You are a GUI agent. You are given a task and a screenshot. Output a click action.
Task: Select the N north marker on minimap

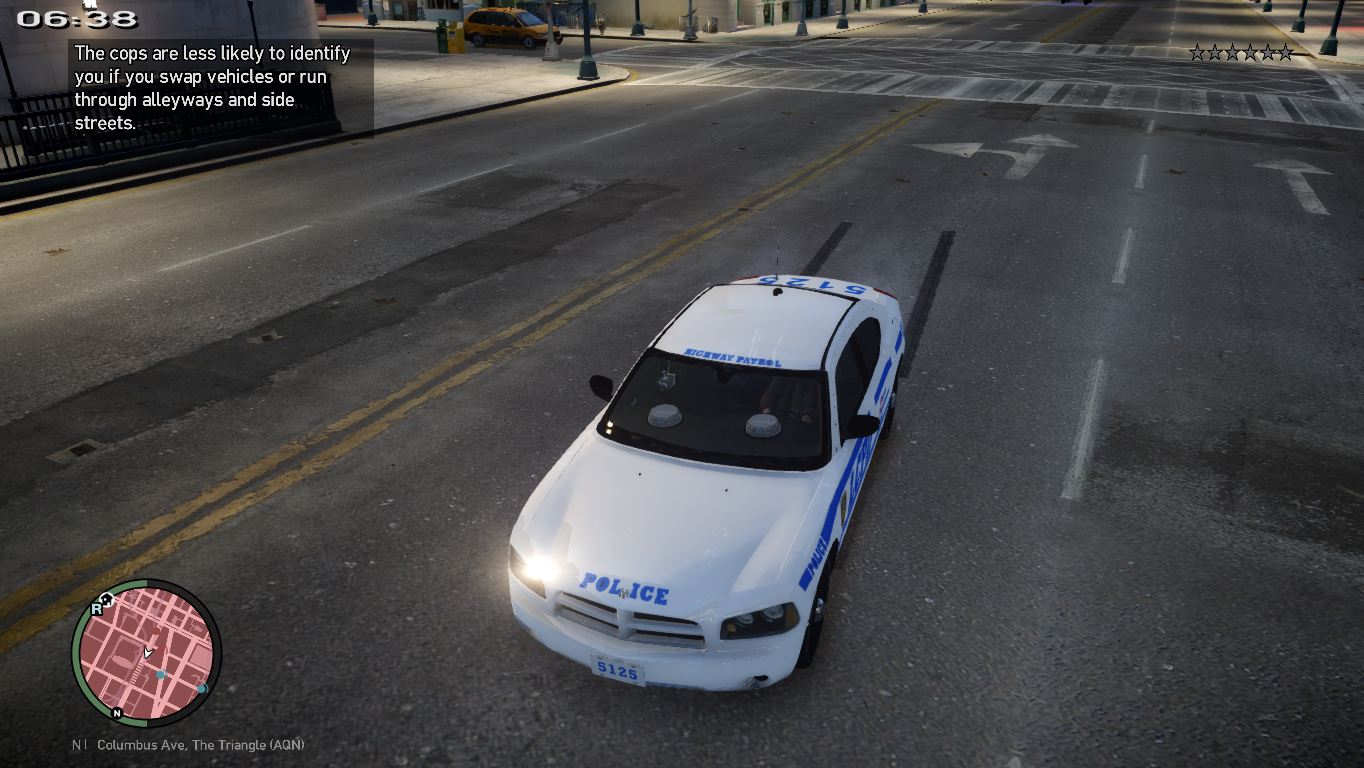pyautogui.click(x=117, y=713)
